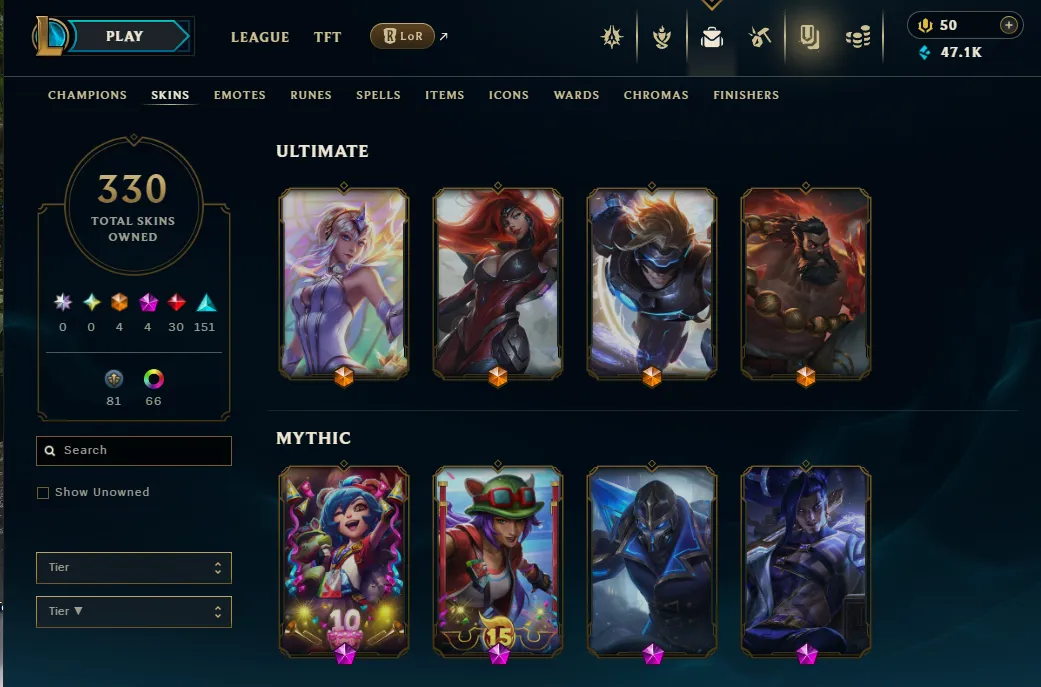Open the Store coin stack icon
Viewport: 1041px width, 687px height.
pos(858,38)
